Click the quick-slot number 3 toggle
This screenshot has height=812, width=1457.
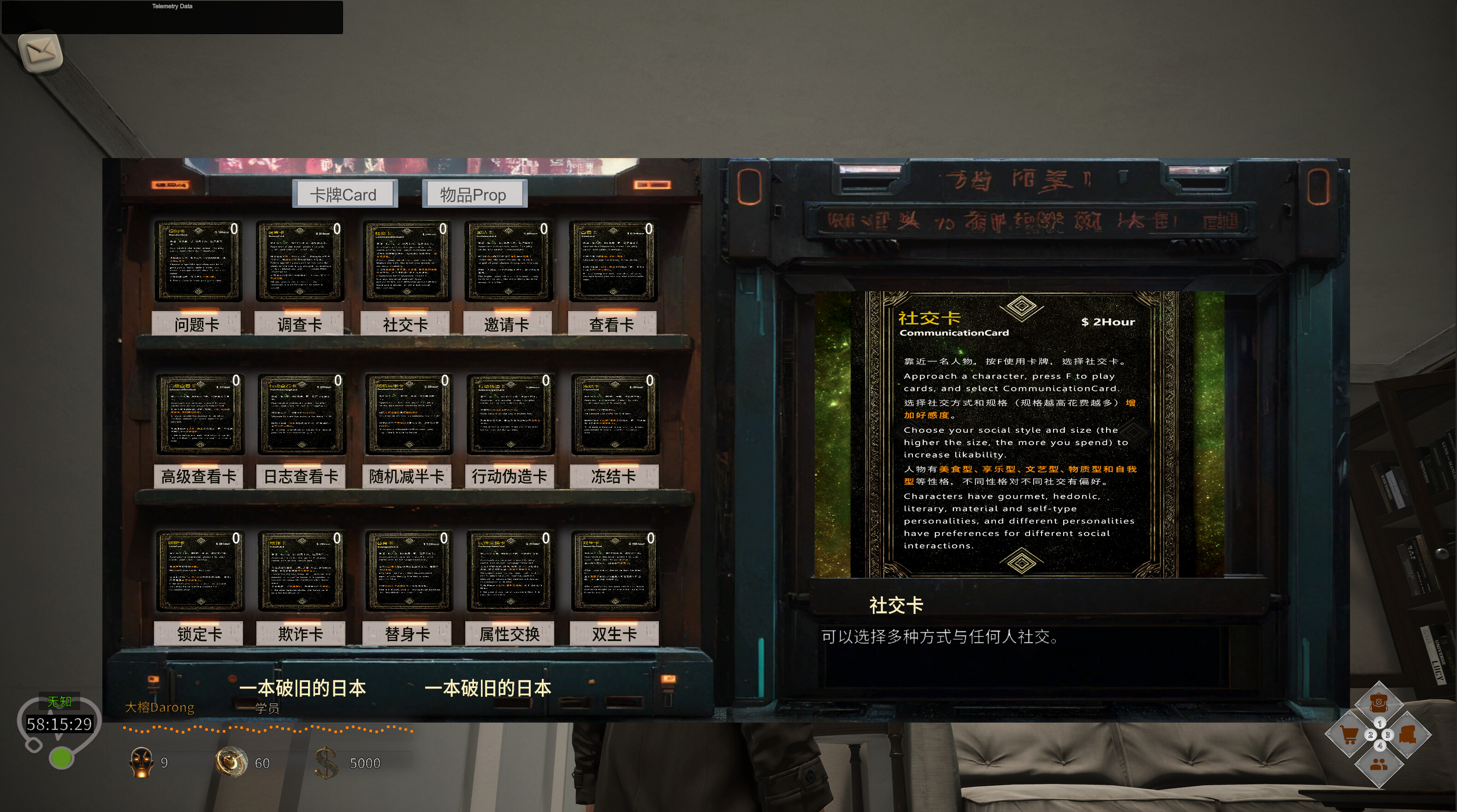pos(1388,735)
